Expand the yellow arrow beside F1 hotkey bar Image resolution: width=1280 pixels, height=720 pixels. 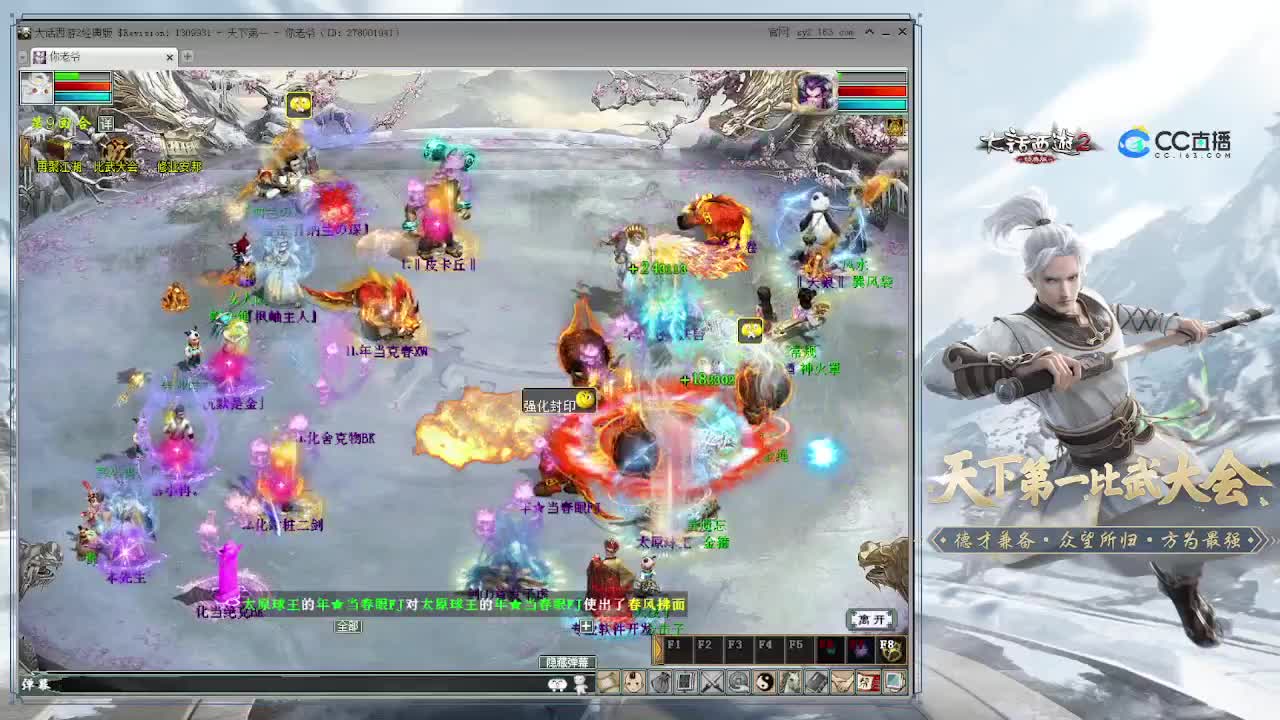click(x=659, y=648)
